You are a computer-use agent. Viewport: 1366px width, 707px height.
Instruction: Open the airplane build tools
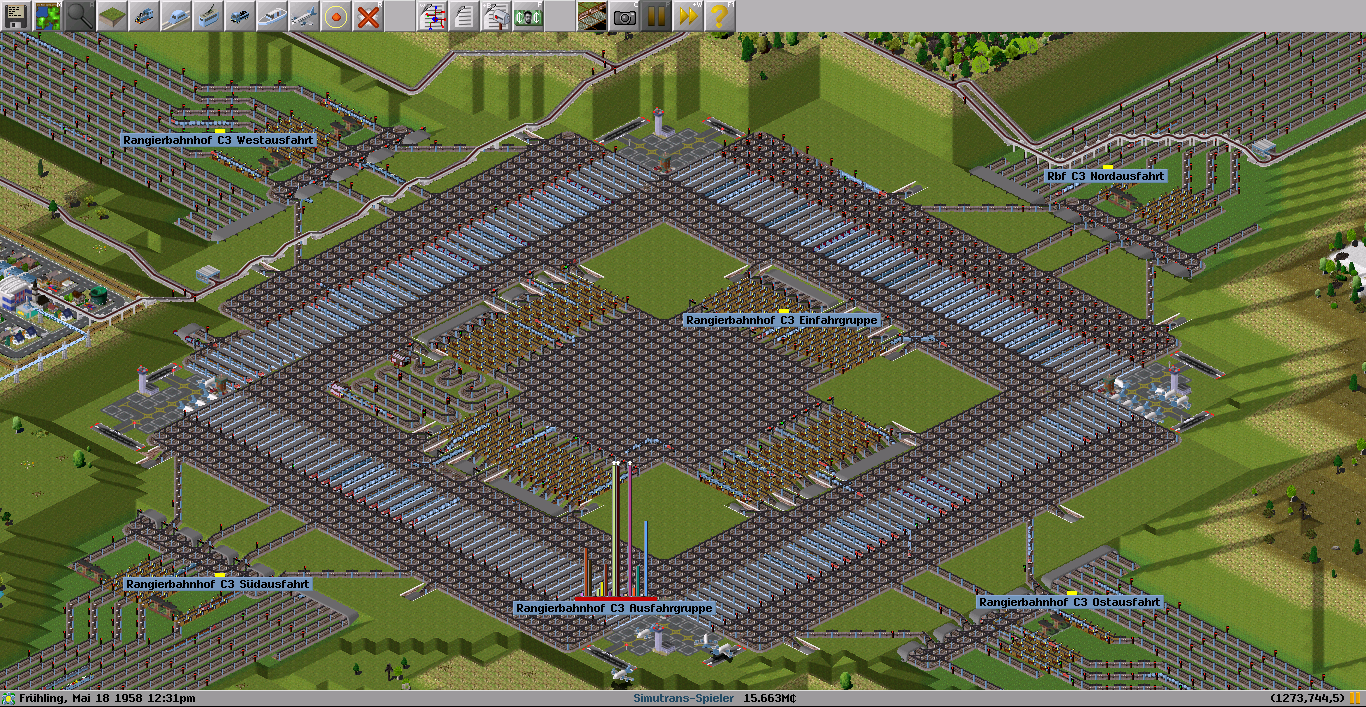tap(304, 16)
